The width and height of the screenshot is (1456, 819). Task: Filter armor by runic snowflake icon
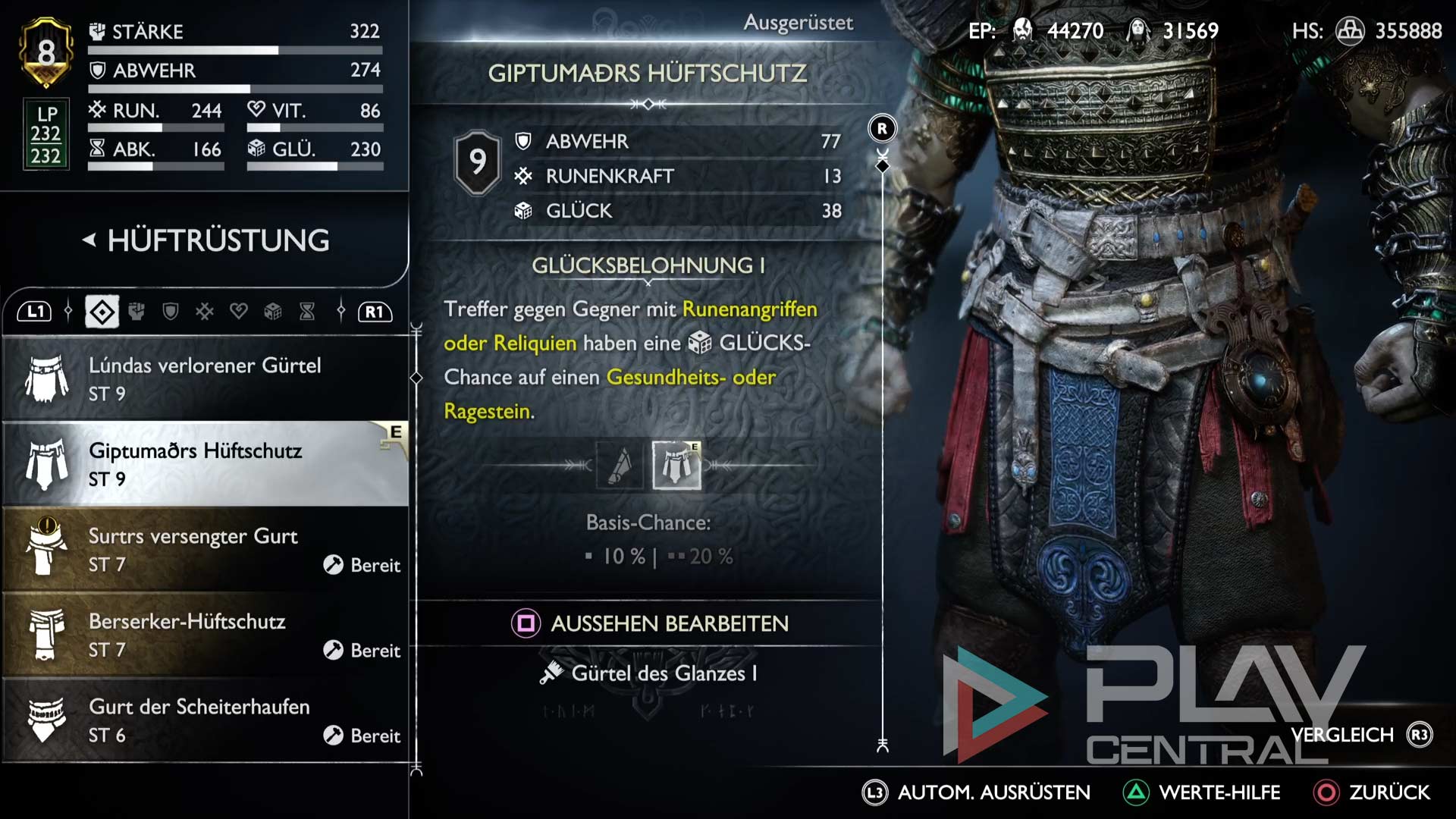click(x=205, y=312)
